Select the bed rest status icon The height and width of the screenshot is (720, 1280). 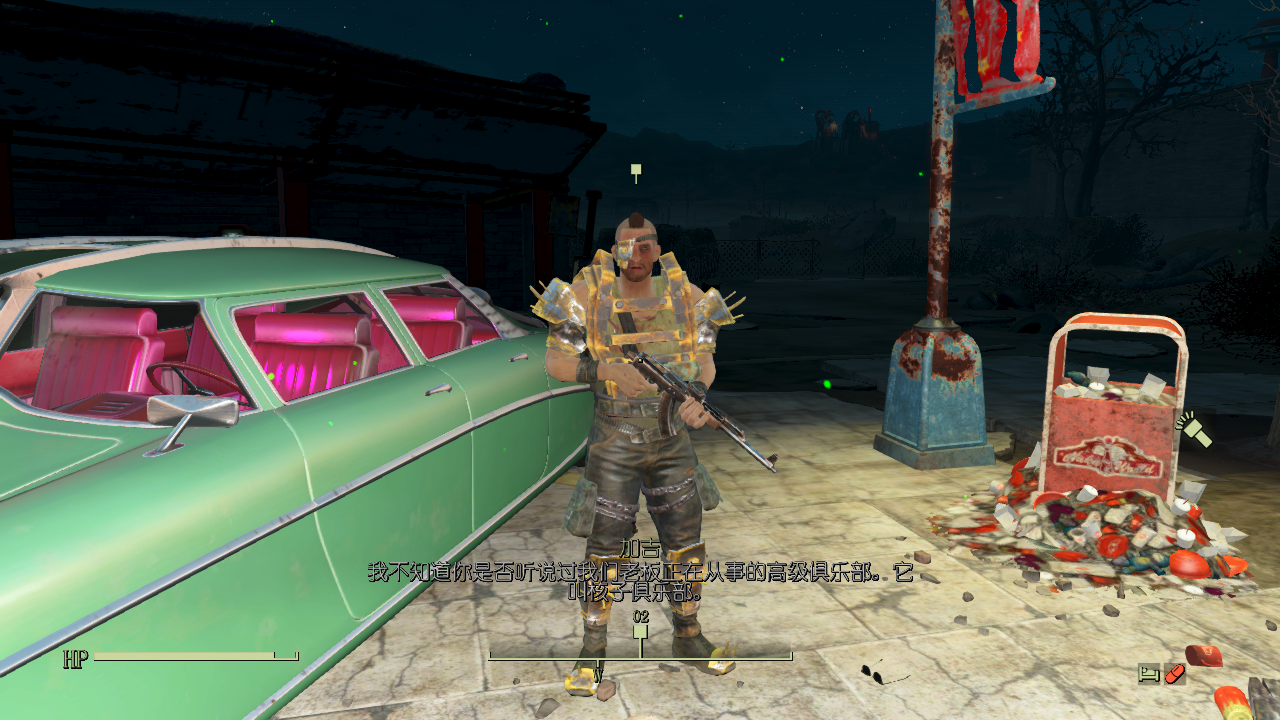[x=1149, y=674]
